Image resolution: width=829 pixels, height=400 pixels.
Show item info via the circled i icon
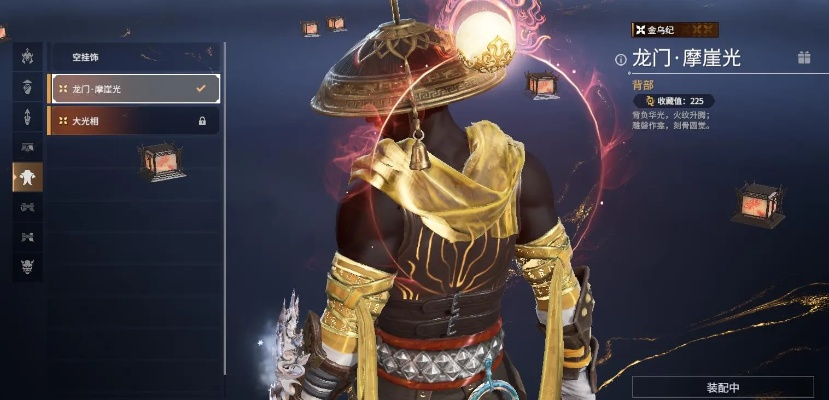[x=621, y=59]
